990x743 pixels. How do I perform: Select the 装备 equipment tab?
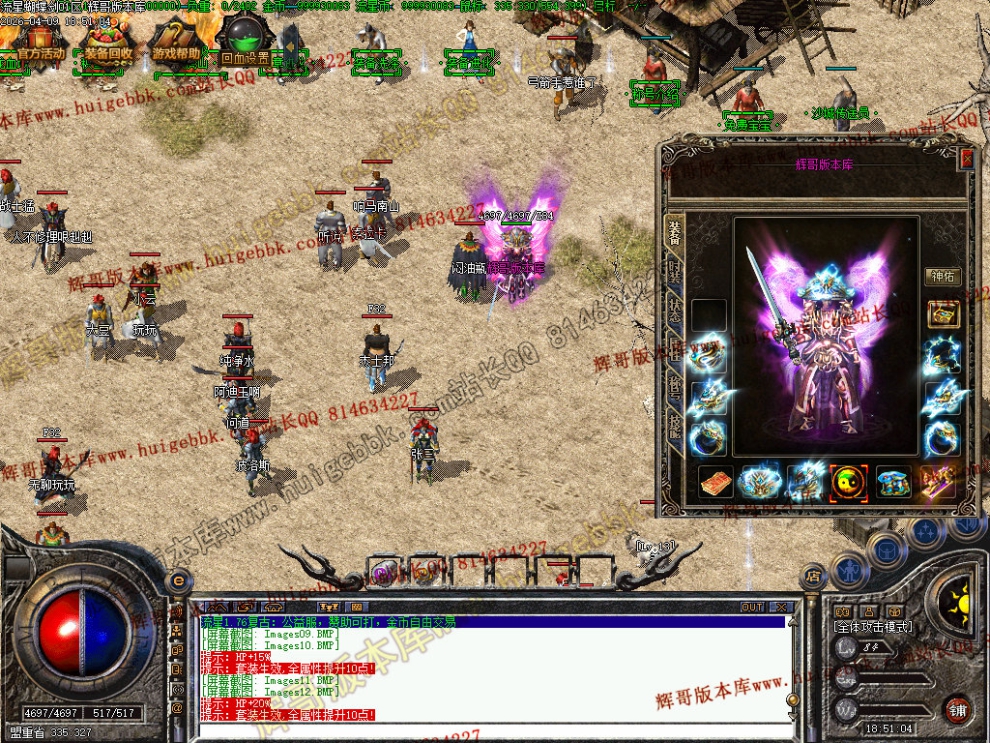[674, 234]
